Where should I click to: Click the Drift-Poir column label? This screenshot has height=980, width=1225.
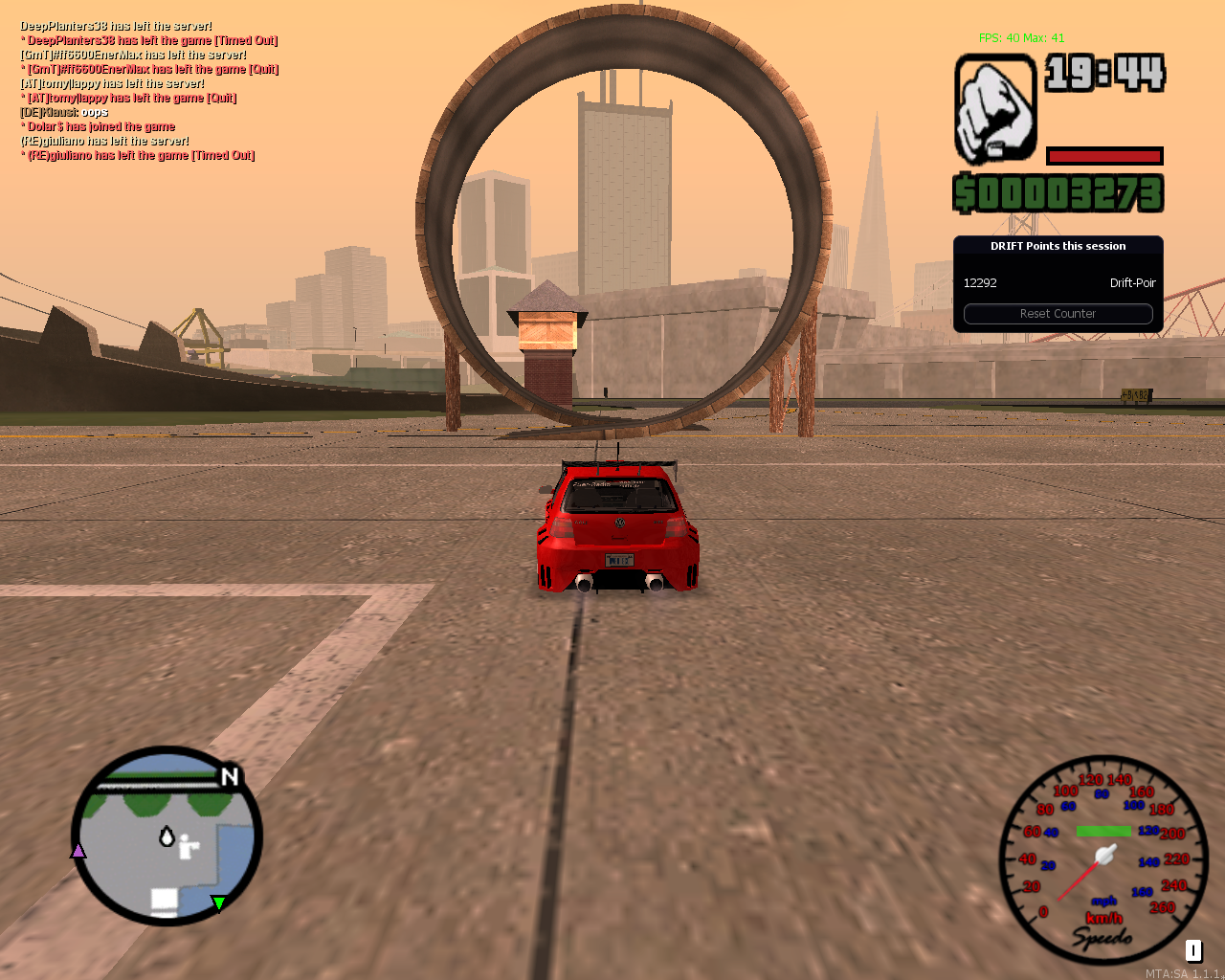coord(1132,282)
